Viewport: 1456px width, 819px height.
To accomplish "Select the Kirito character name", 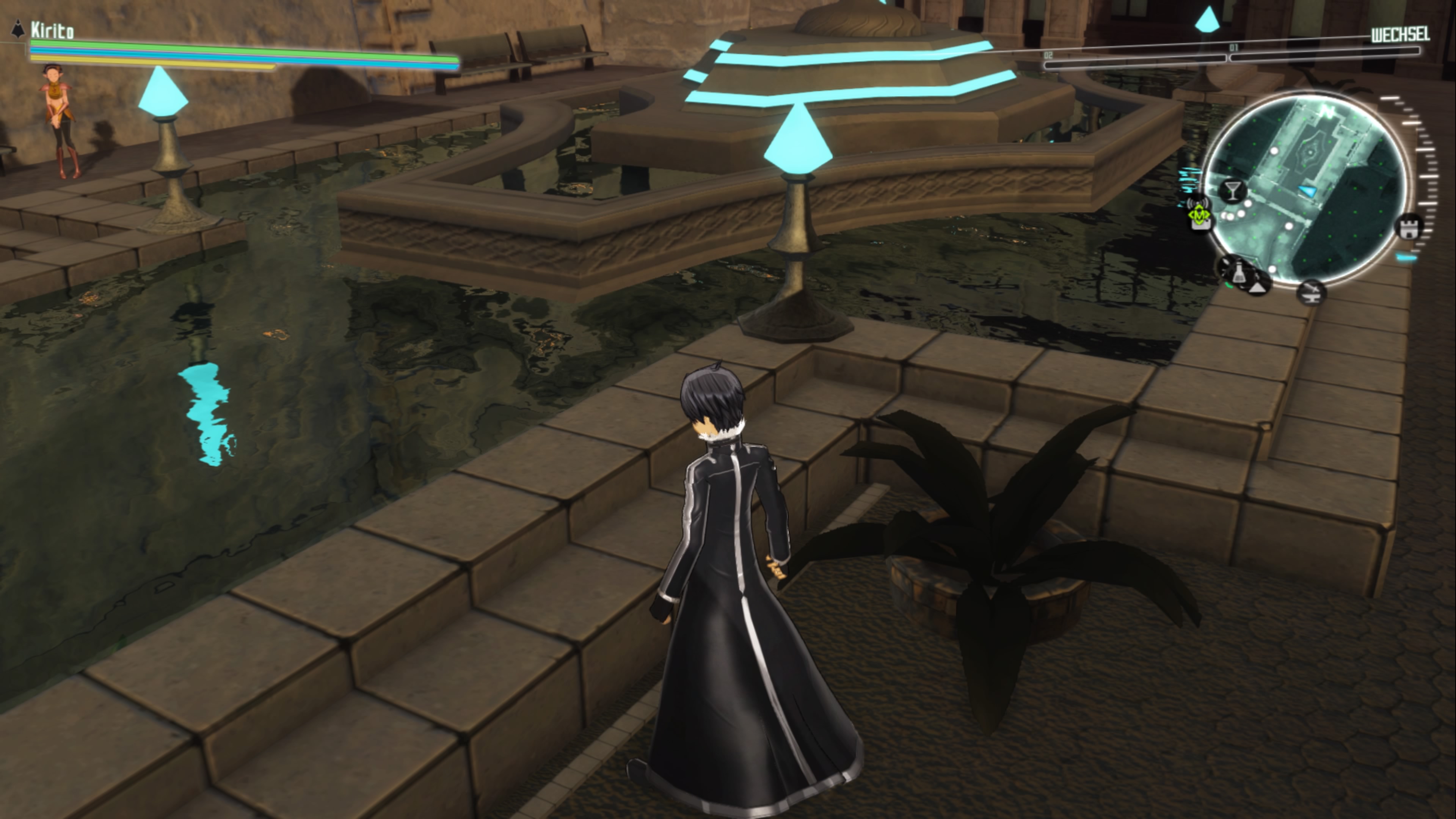I will (x=52, y=30).
